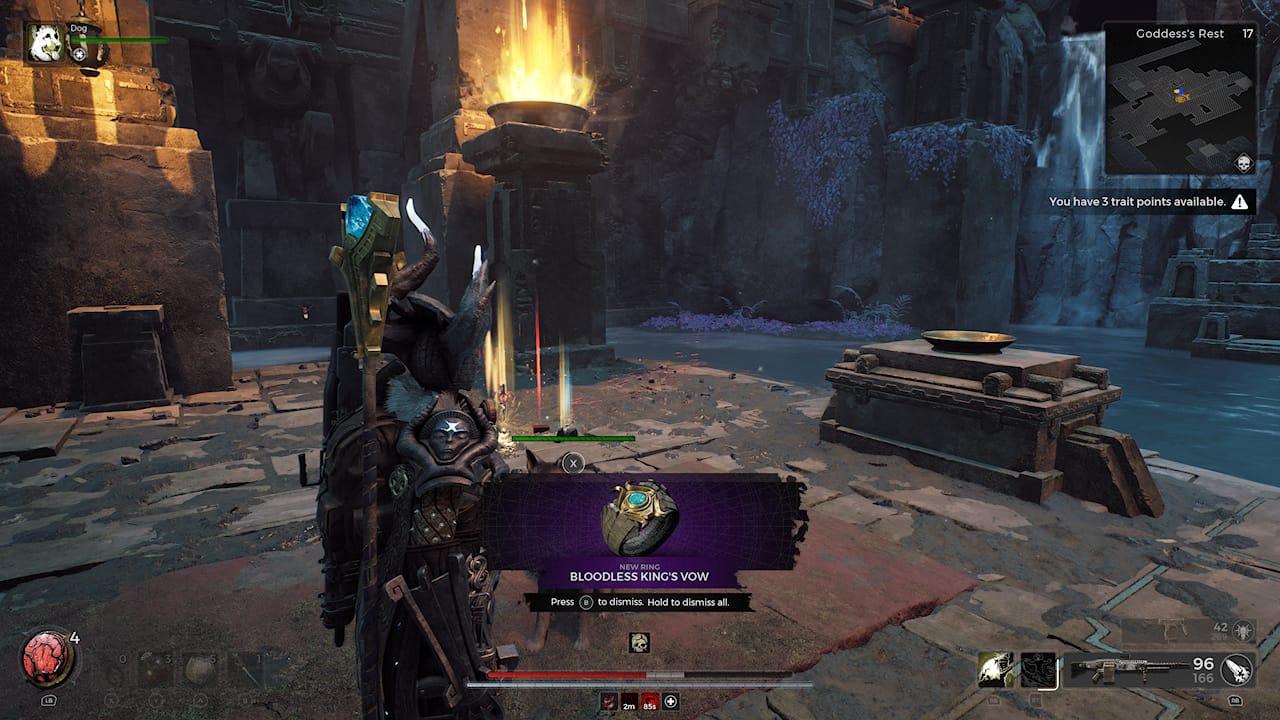Viewport: 1280px width, 720px height.
Task: Activate the glowing dog skill icon
Action: click(x=996, y=670)
